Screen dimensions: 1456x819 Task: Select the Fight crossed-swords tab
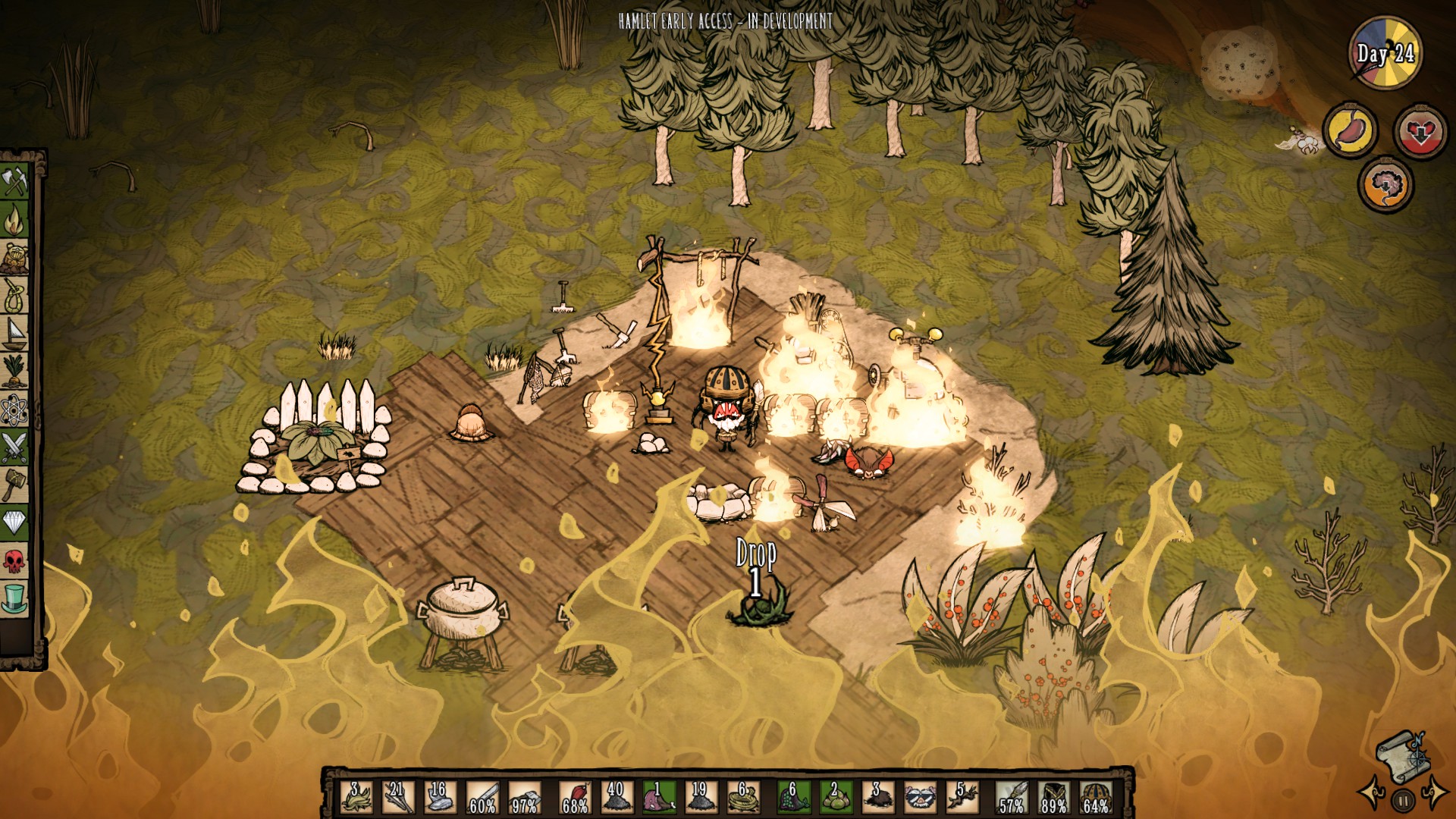pyautogui.click(x=14, y=447)
